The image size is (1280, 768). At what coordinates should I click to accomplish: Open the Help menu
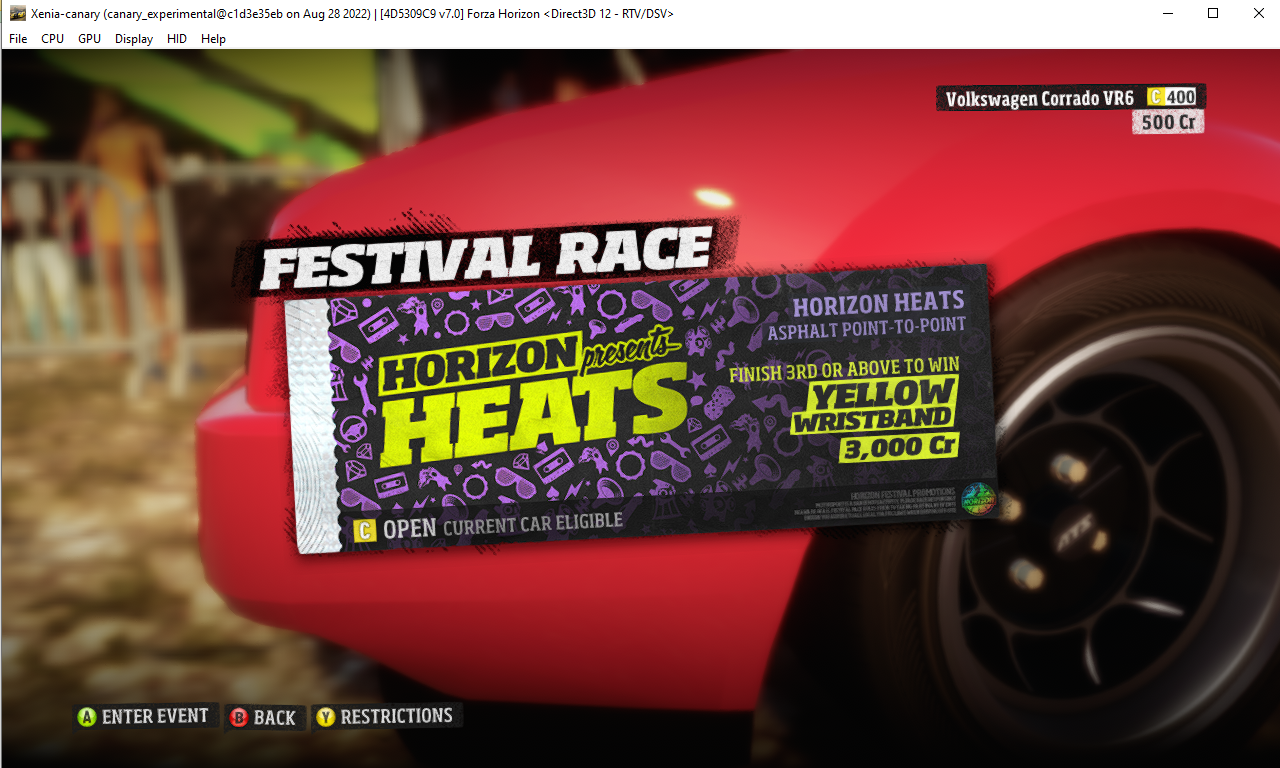[x=213, y=39]
